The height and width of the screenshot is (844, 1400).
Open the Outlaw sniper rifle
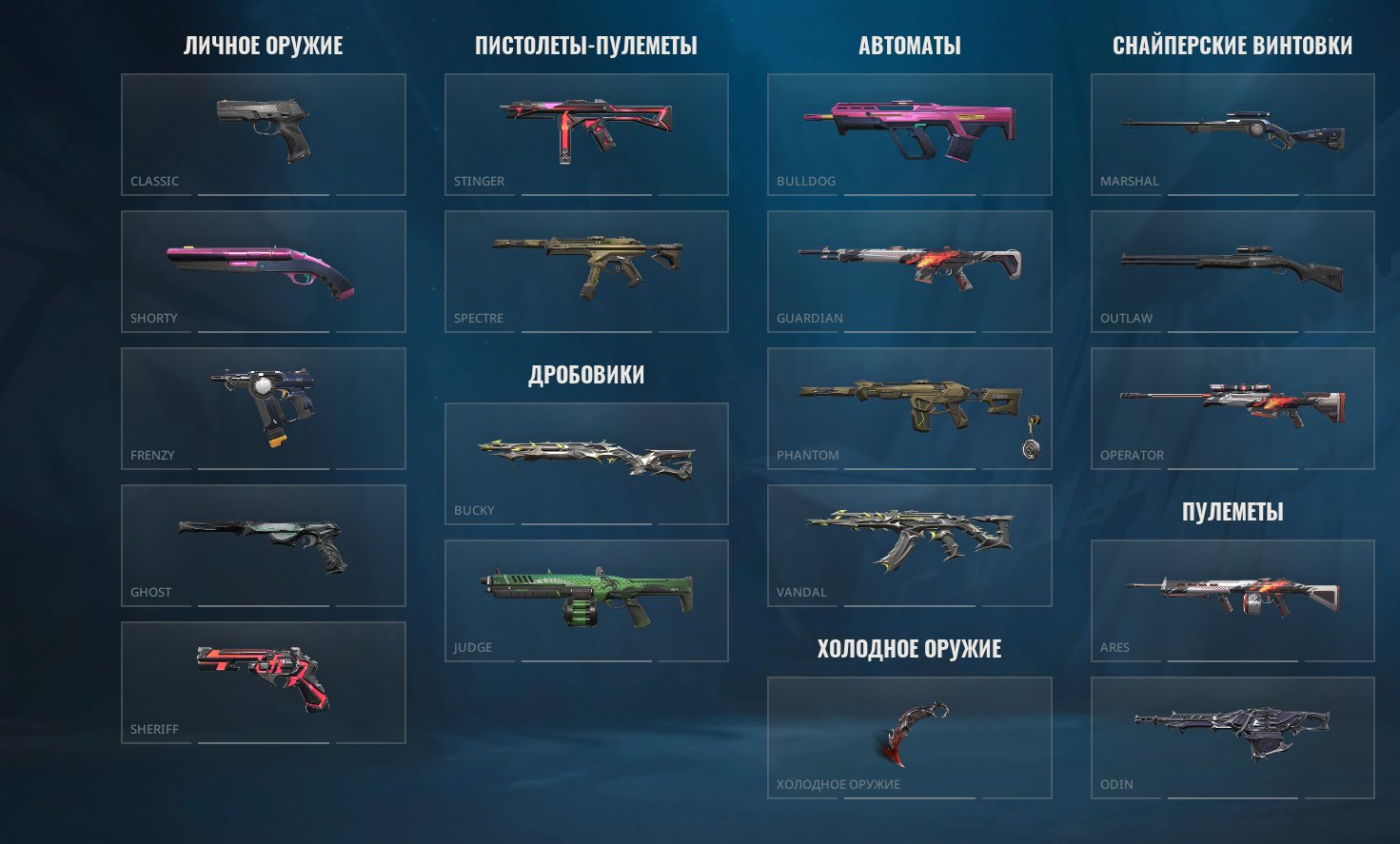click(1231, 271)
